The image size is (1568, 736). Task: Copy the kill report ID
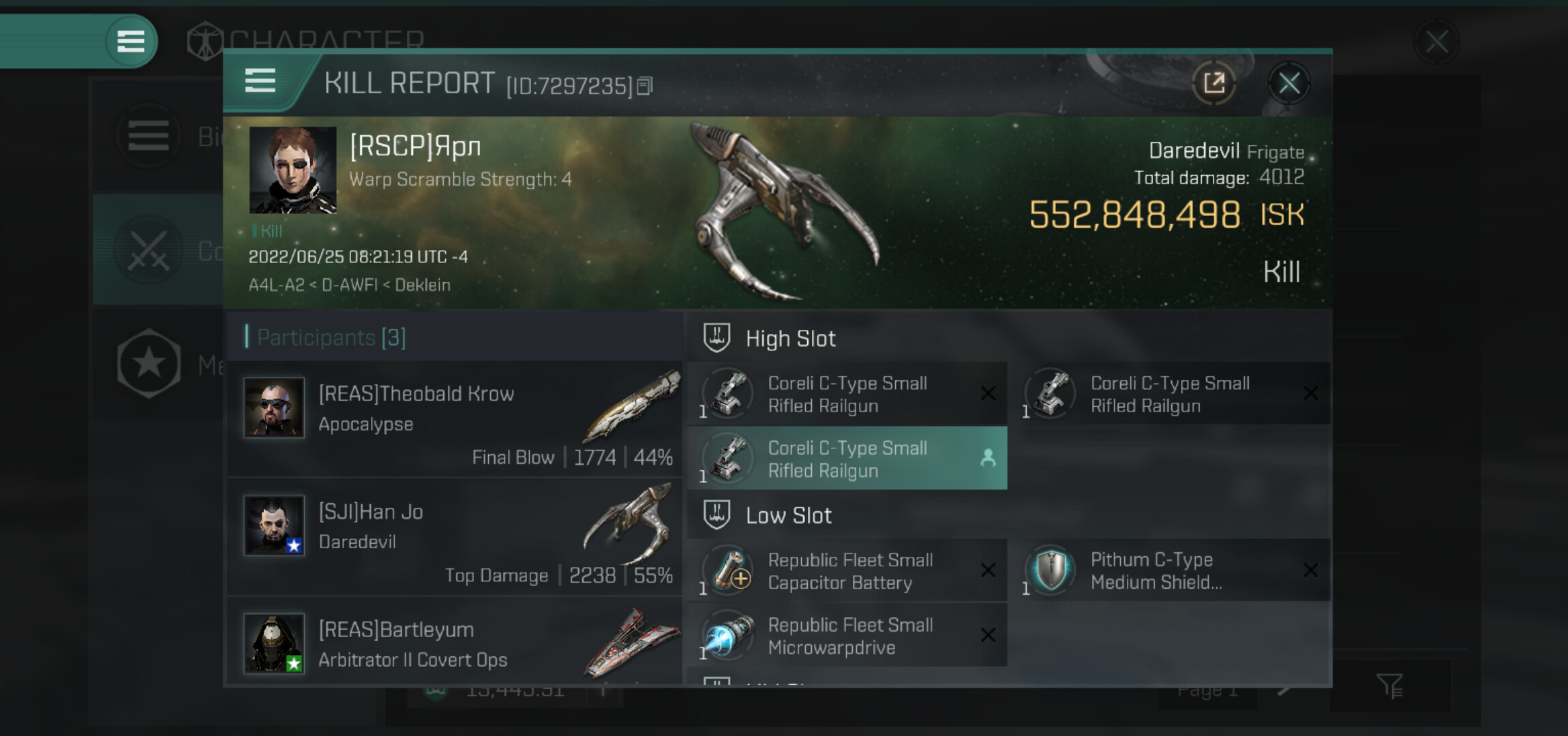644,86
